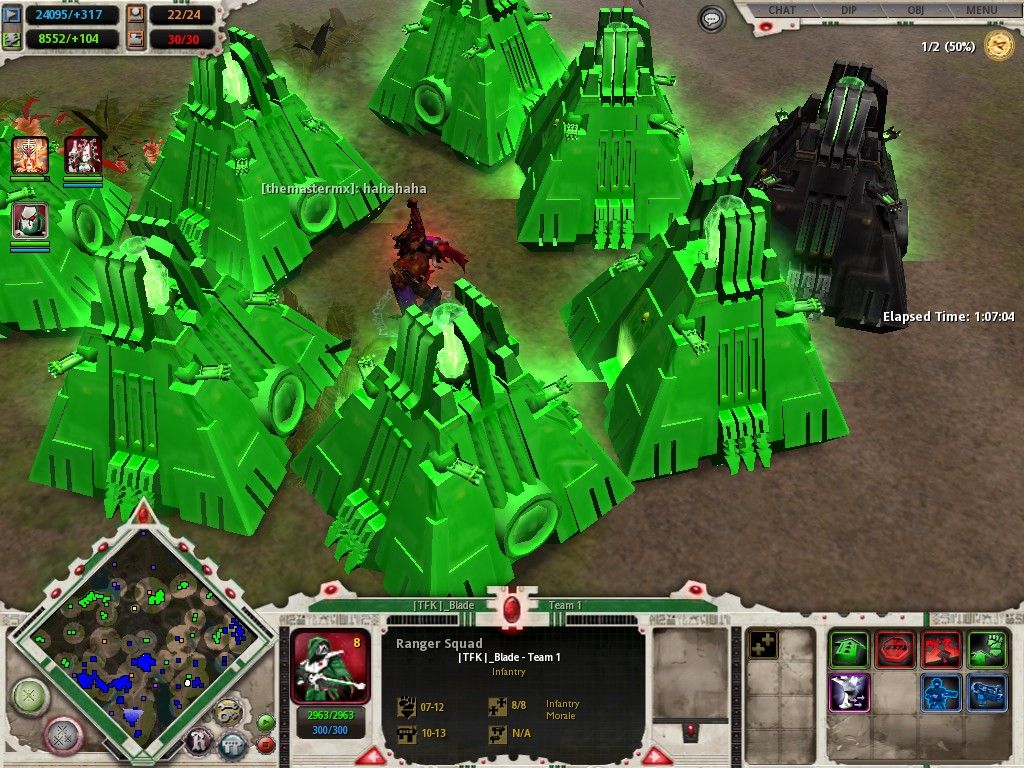Select the green fist melee stance
Image resolution: width=1024 pixels, height=768 pixels.
click(x=987, y=650)
